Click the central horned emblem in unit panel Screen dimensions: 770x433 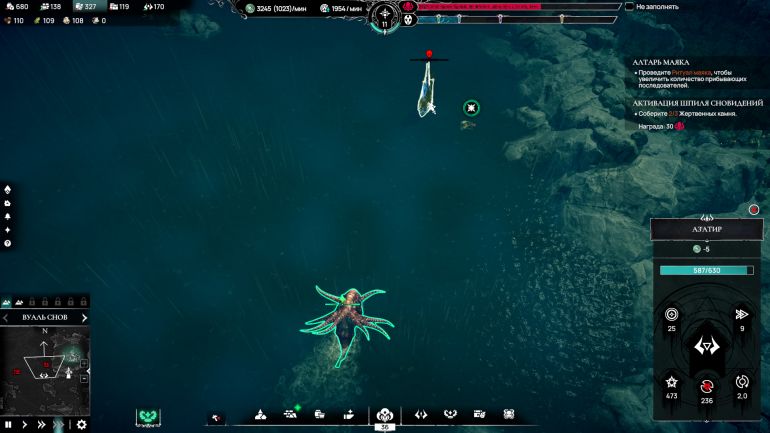(x=707, y=347)
